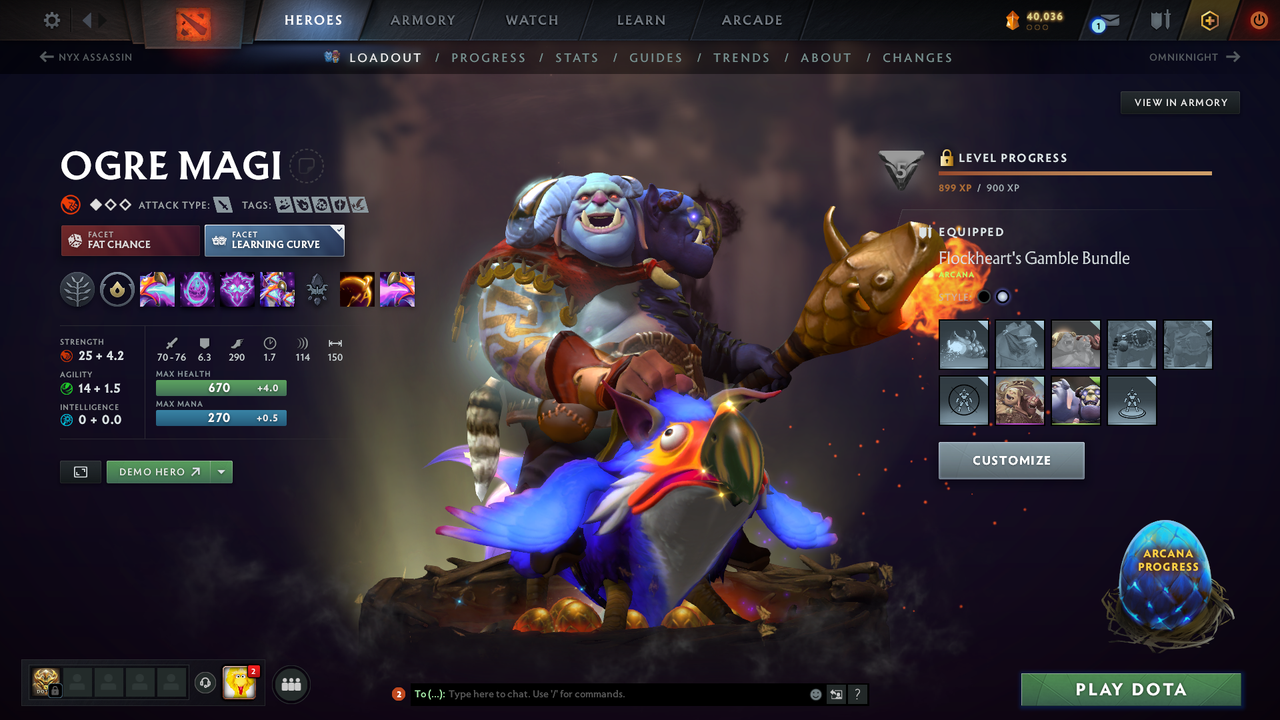This screenshot has width=1280, height=720.
Task: Inspect the Aghanim's Shard ability icon
Action: tap(317, 289)
